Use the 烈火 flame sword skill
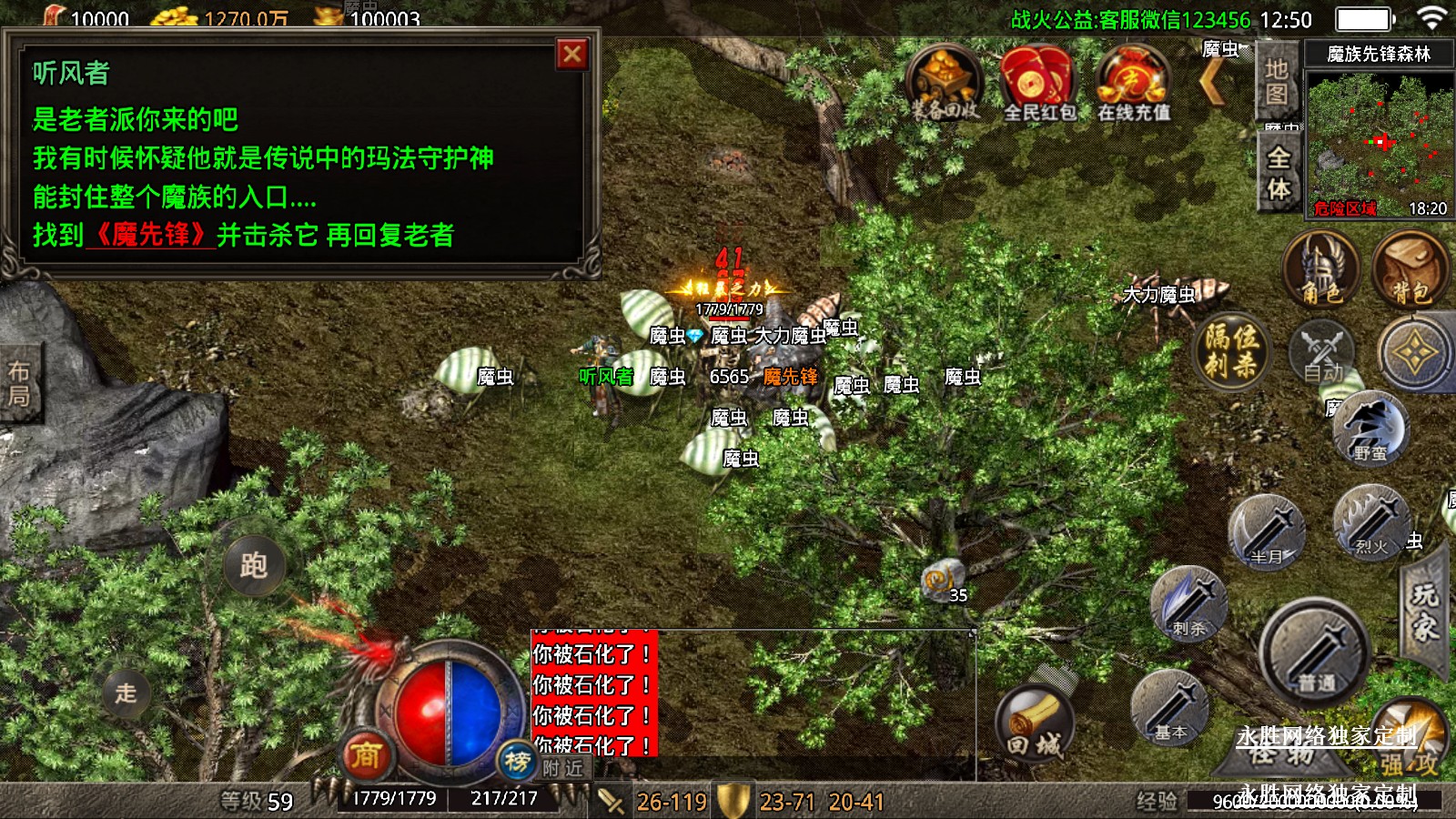This screenshot has width=1456, height=819. [1370, 522]
